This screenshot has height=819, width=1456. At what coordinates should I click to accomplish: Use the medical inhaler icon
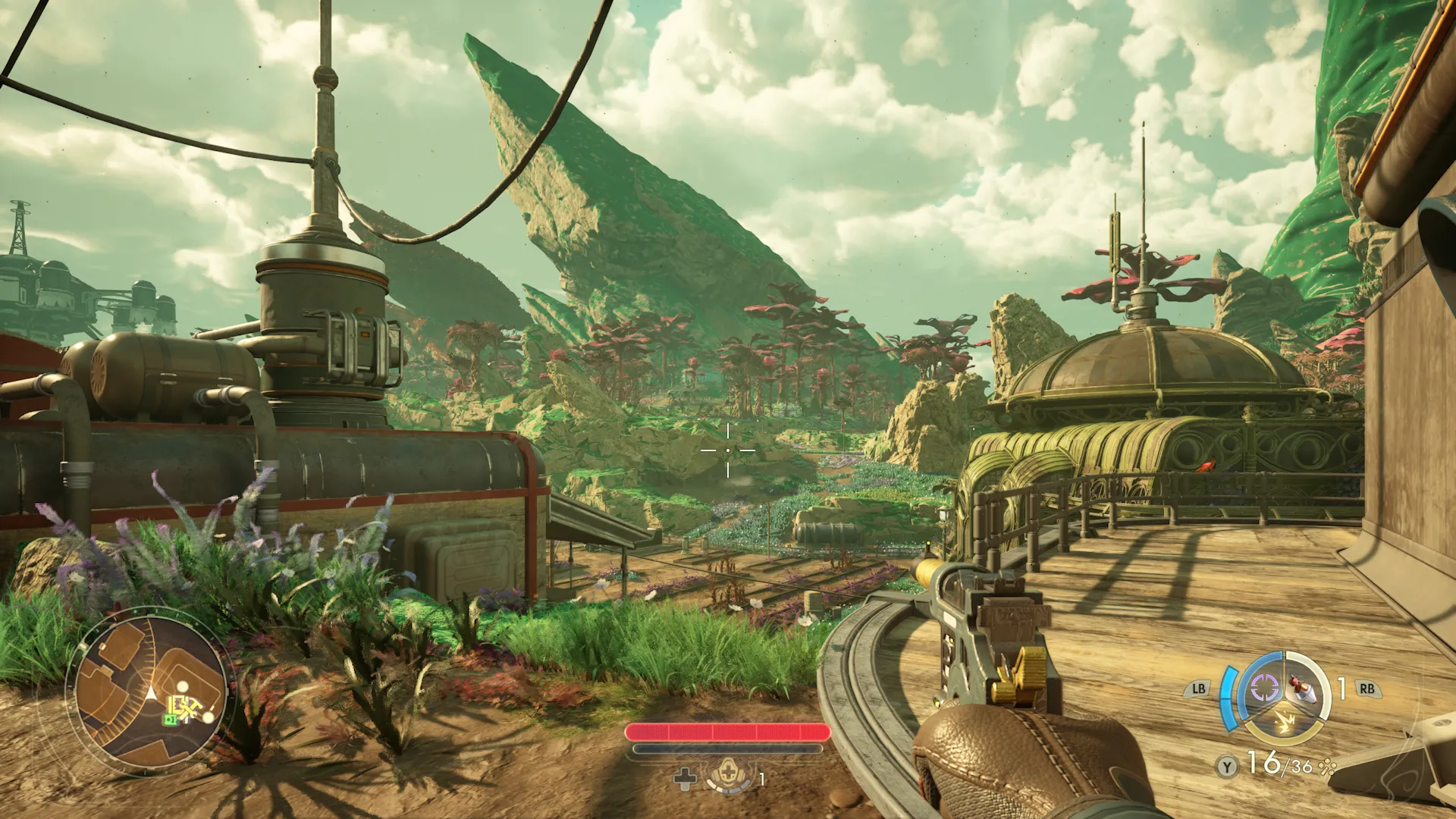point(728,775)
